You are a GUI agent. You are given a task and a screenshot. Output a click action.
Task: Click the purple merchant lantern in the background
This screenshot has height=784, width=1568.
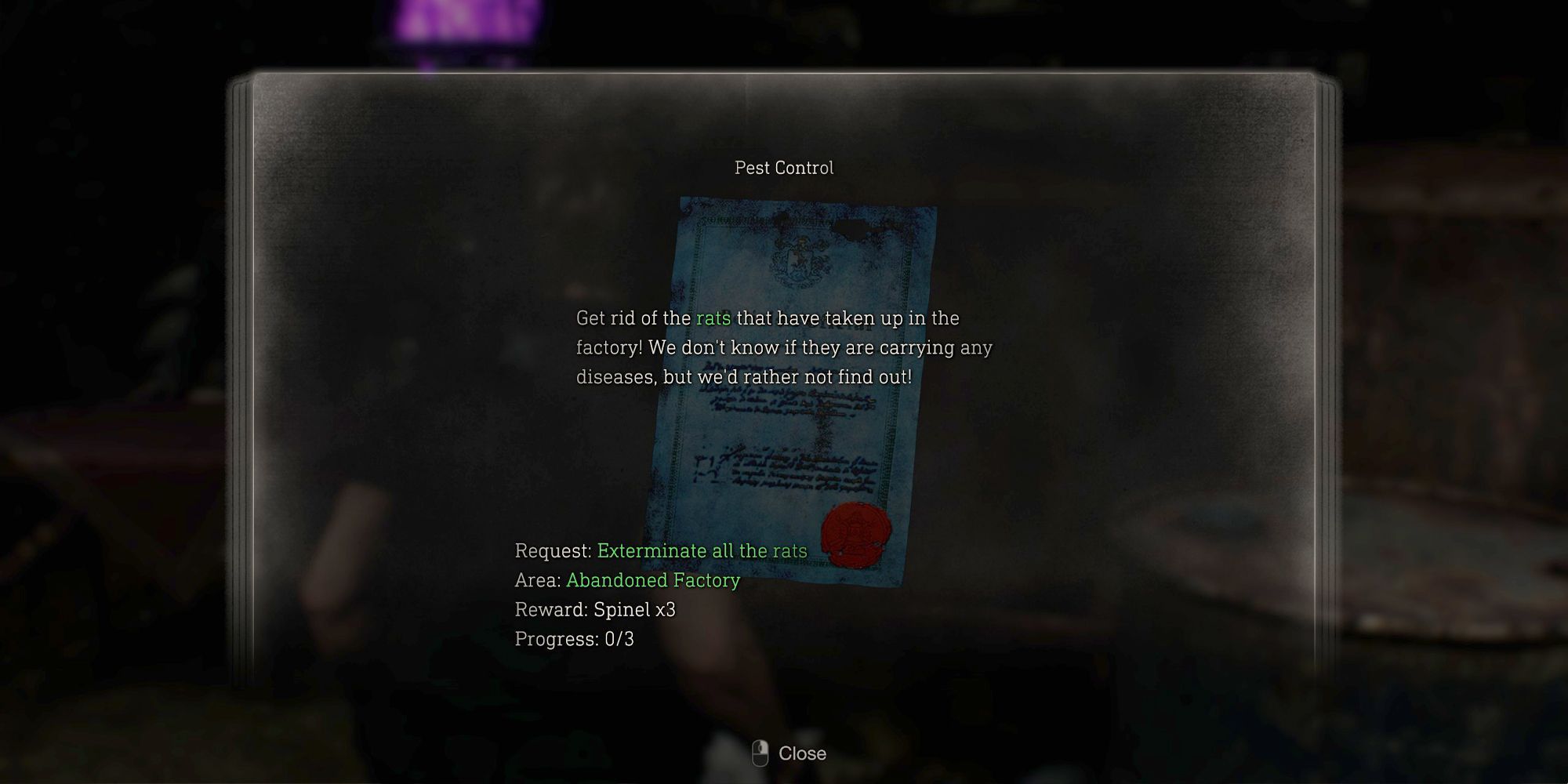point(455,20)
